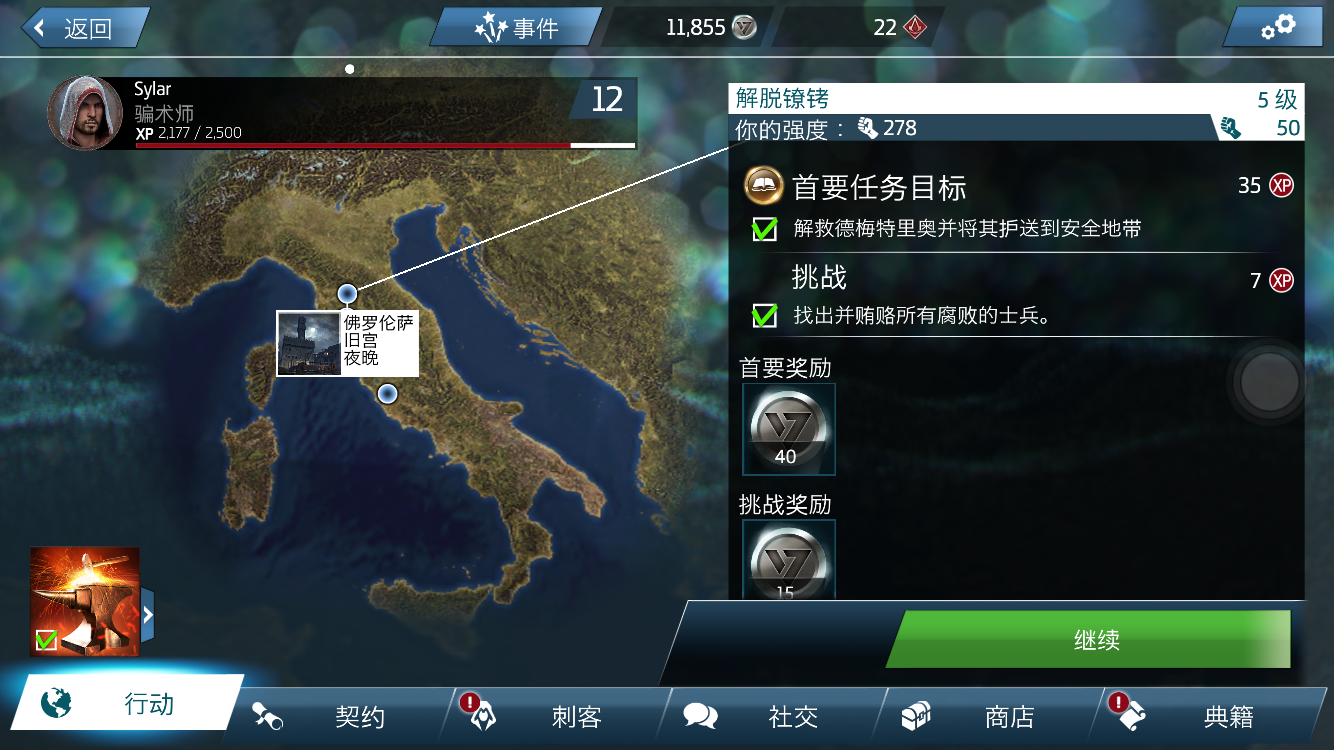The height and width of the screenshot is (750, 1334).
Task: Select the 佛罗伦萨 旧宫 mission thumbnail
Action: pos(309,343)
